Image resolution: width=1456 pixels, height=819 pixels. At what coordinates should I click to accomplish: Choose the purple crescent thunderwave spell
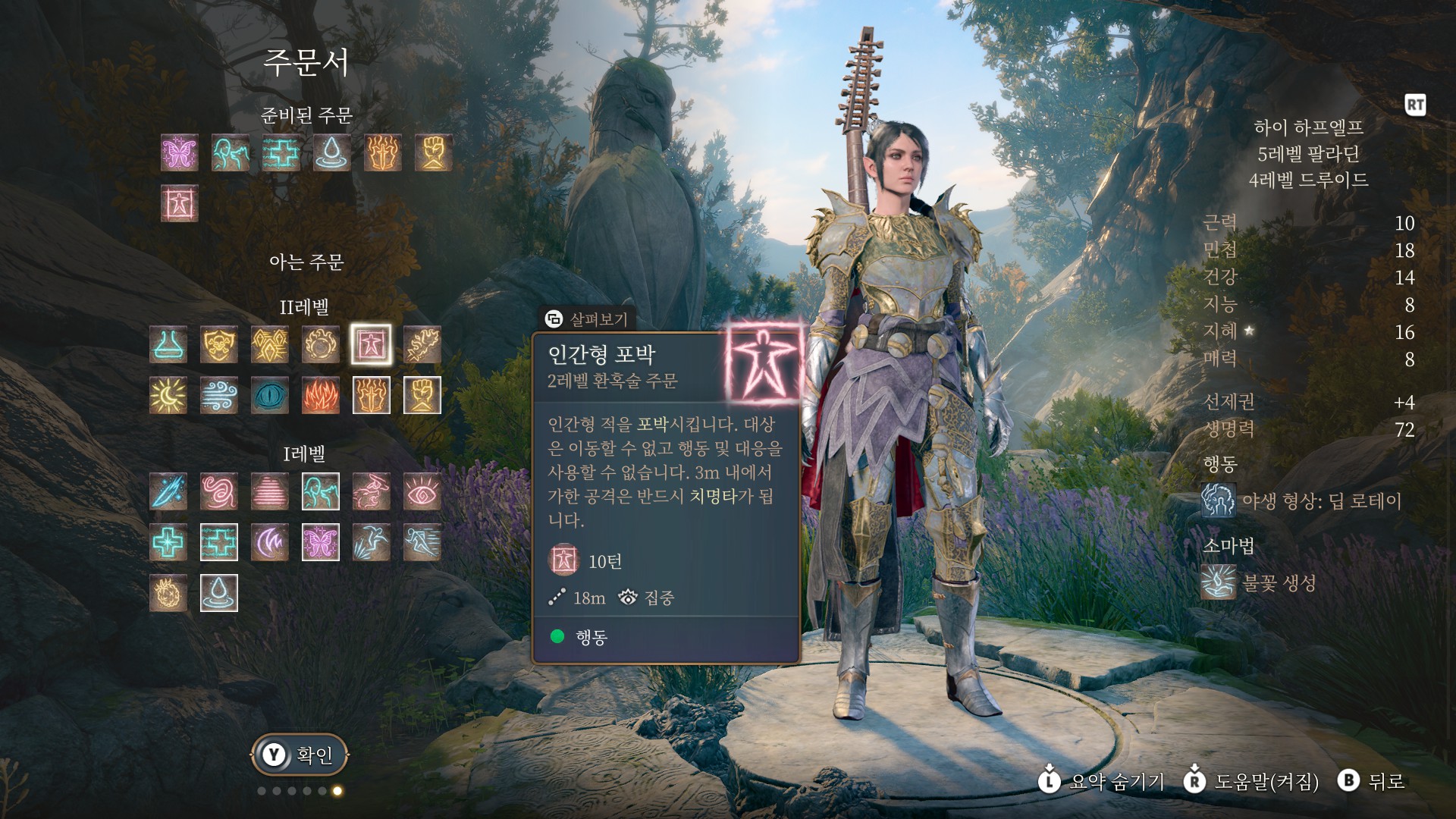tap(270, 542)
